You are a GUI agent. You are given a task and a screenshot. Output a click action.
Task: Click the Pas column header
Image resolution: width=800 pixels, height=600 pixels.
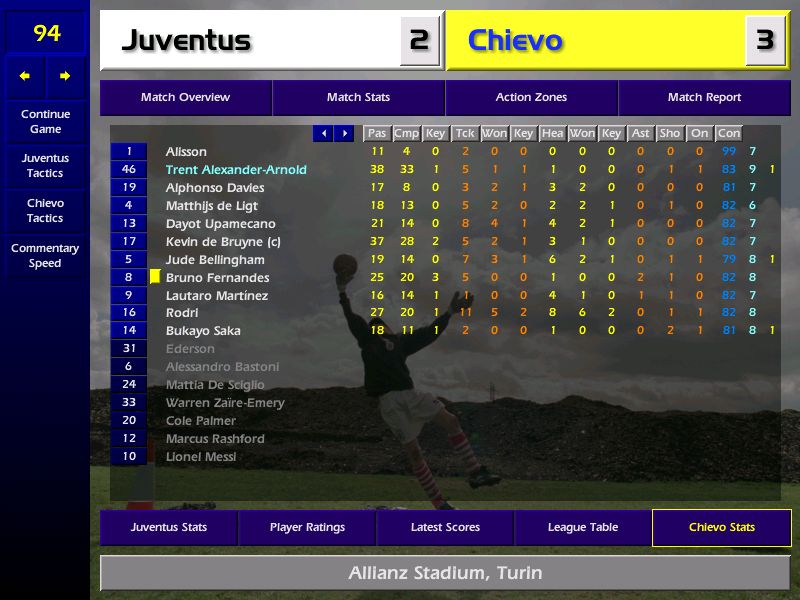[x=377, y=133]
